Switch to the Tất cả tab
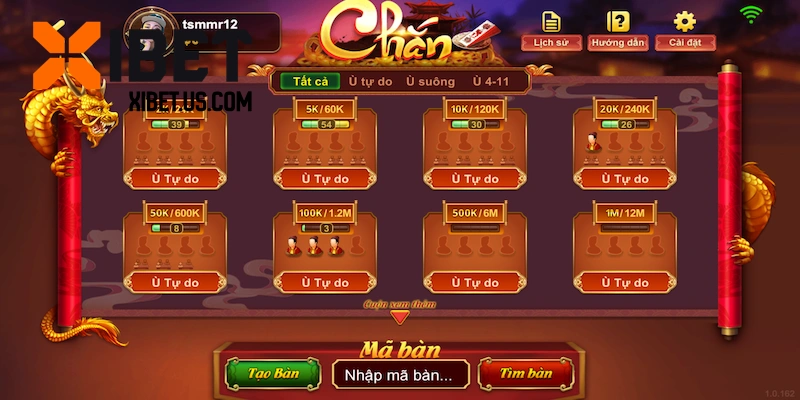Image resolution: width=800 pixels, height=400 pixels. click(x=307, y=82)
